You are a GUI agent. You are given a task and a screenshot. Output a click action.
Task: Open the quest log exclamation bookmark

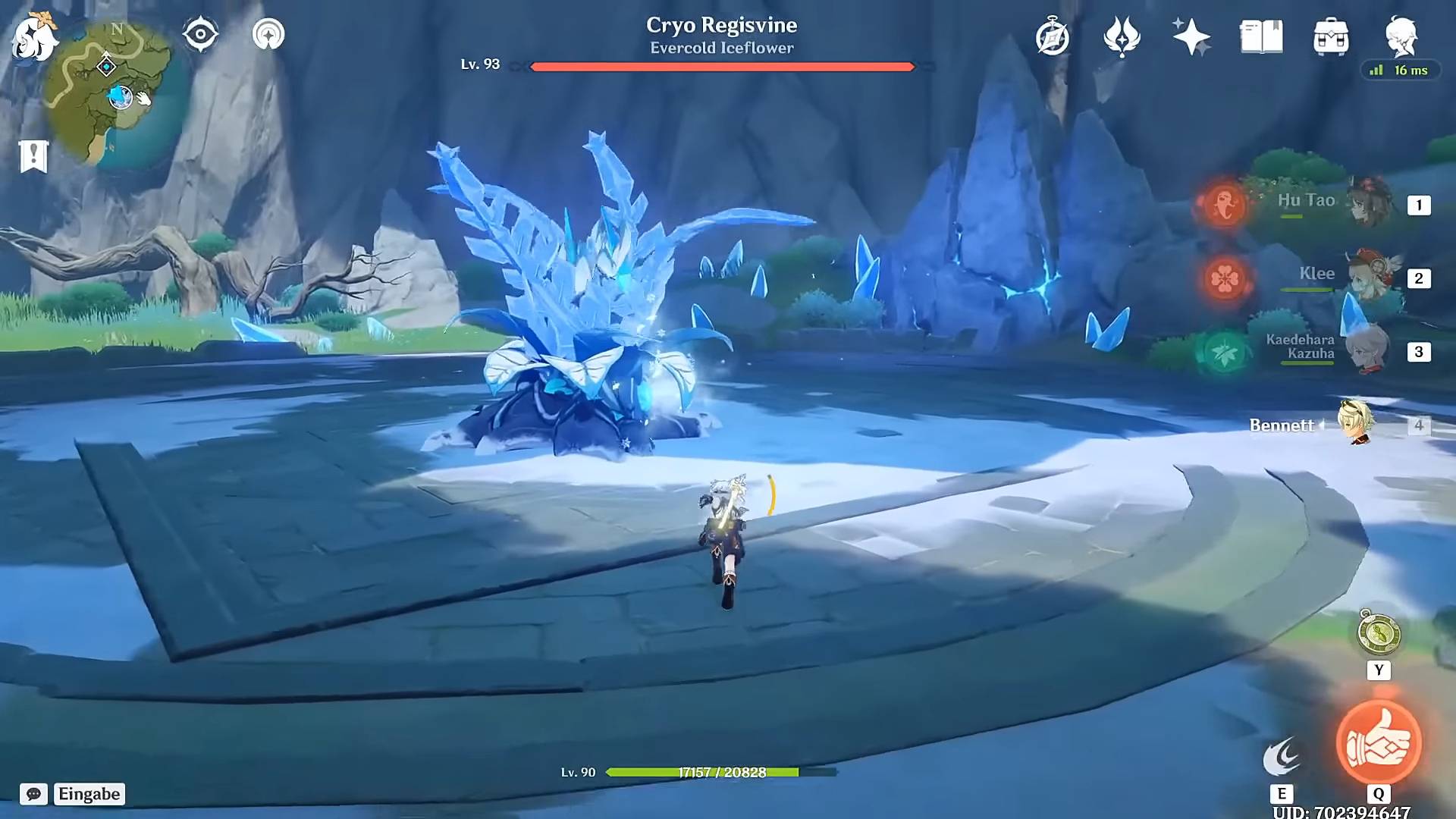coord(33,156)
